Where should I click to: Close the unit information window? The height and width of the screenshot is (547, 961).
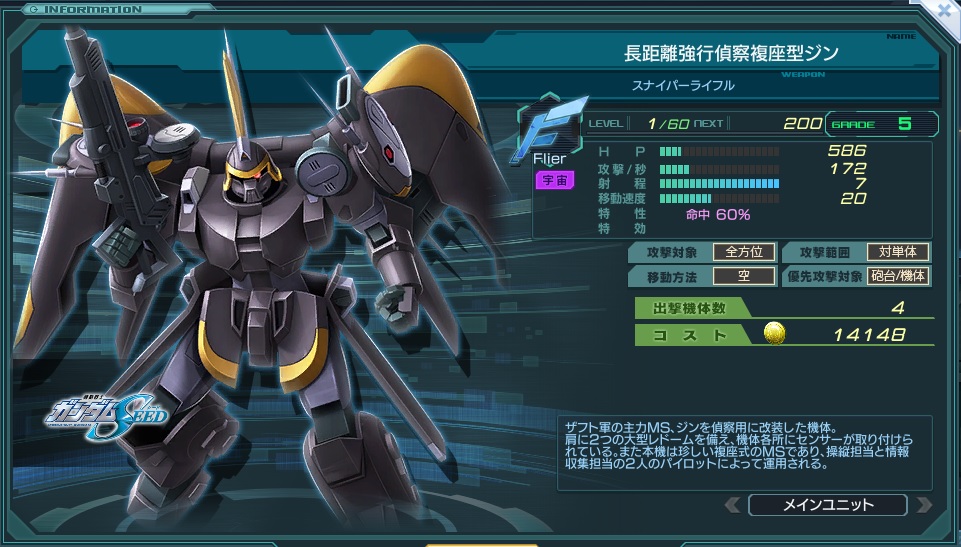pos(944,12)
